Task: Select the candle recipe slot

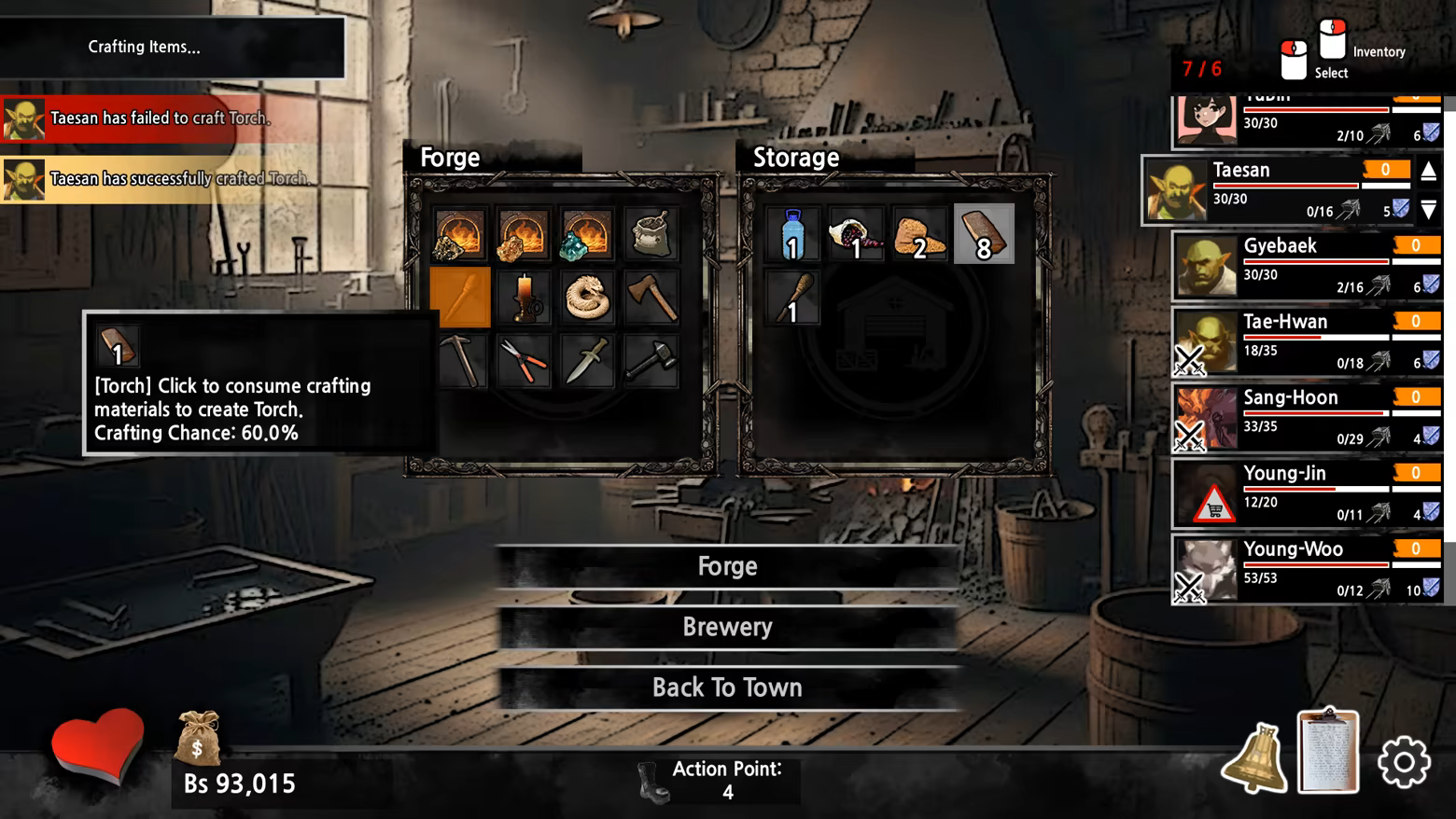Action: click(x=524, y=297)
